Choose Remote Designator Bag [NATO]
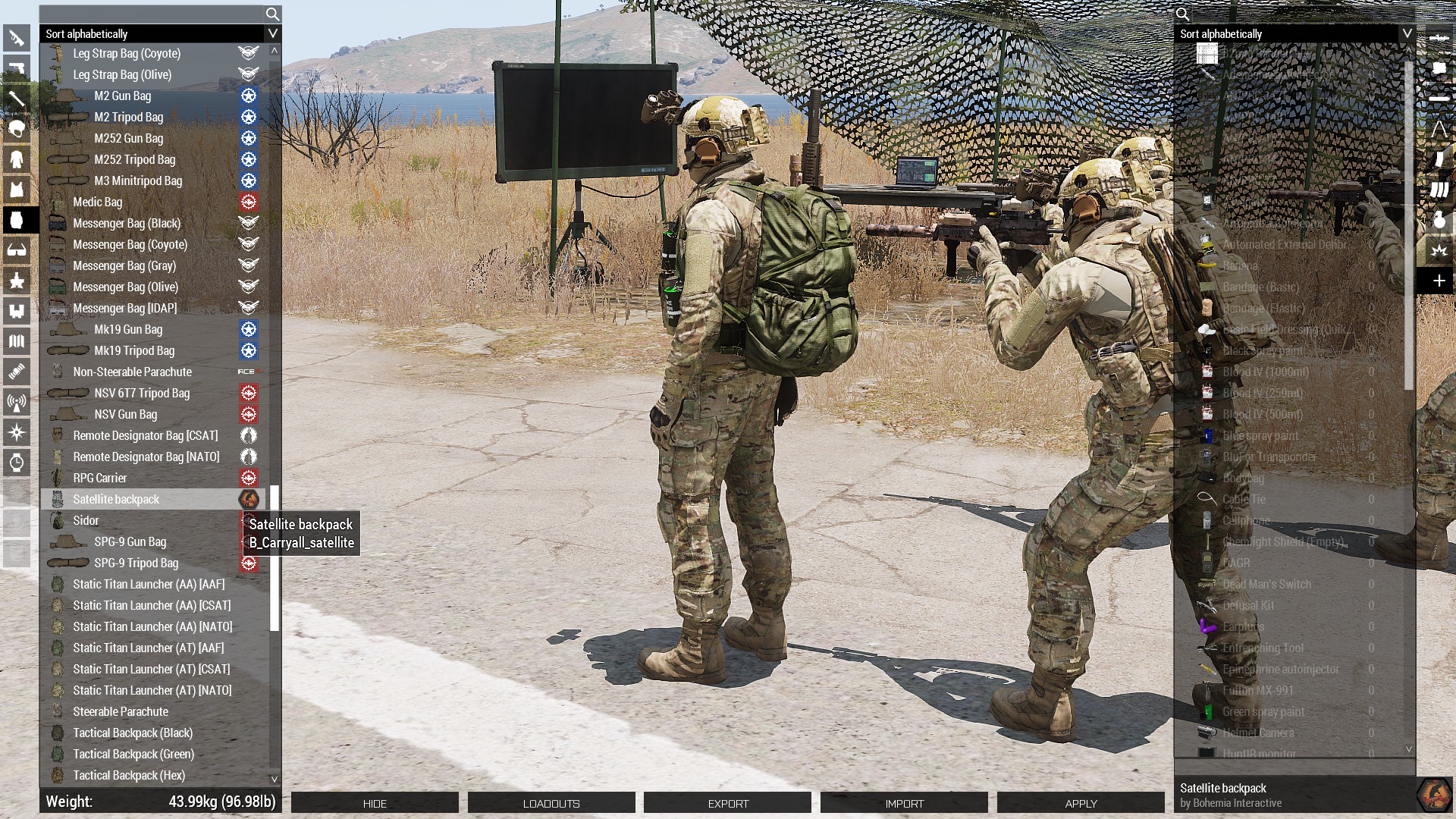This screenshot has height=819, width=1456. (x=146, y=457)
